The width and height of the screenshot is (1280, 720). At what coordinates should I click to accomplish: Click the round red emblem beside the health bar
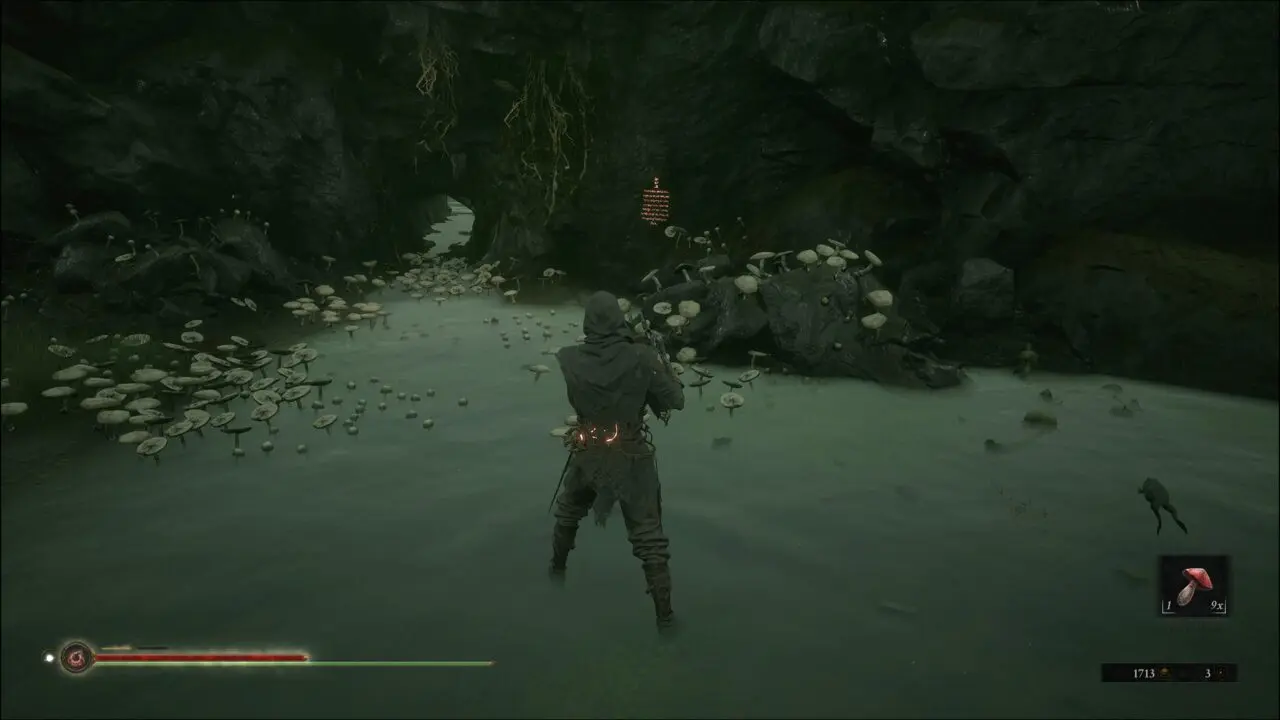(x=76, y=657)
